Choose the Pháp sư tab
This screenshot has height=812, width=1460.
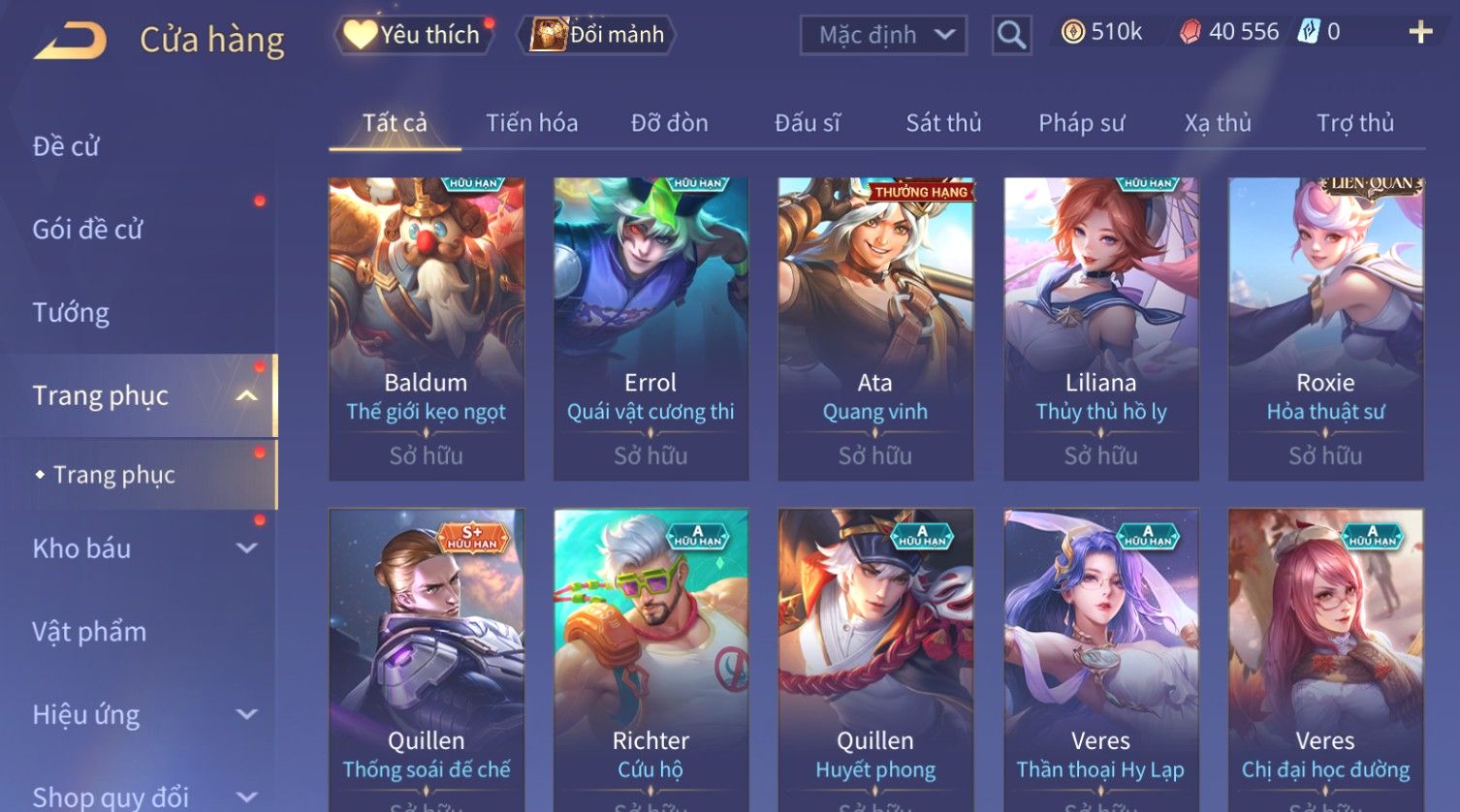point(1081,123)
